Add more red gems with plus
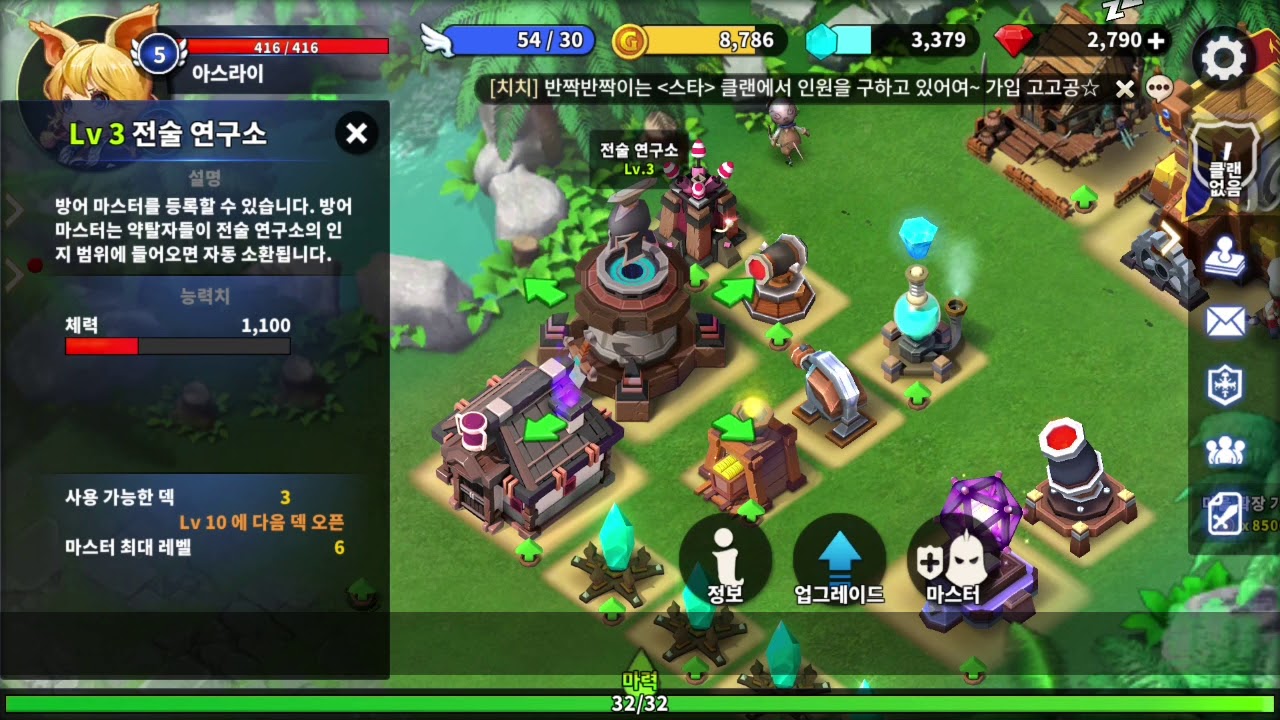Viewport: 1280px width, 720px height. coord(1157,41)
